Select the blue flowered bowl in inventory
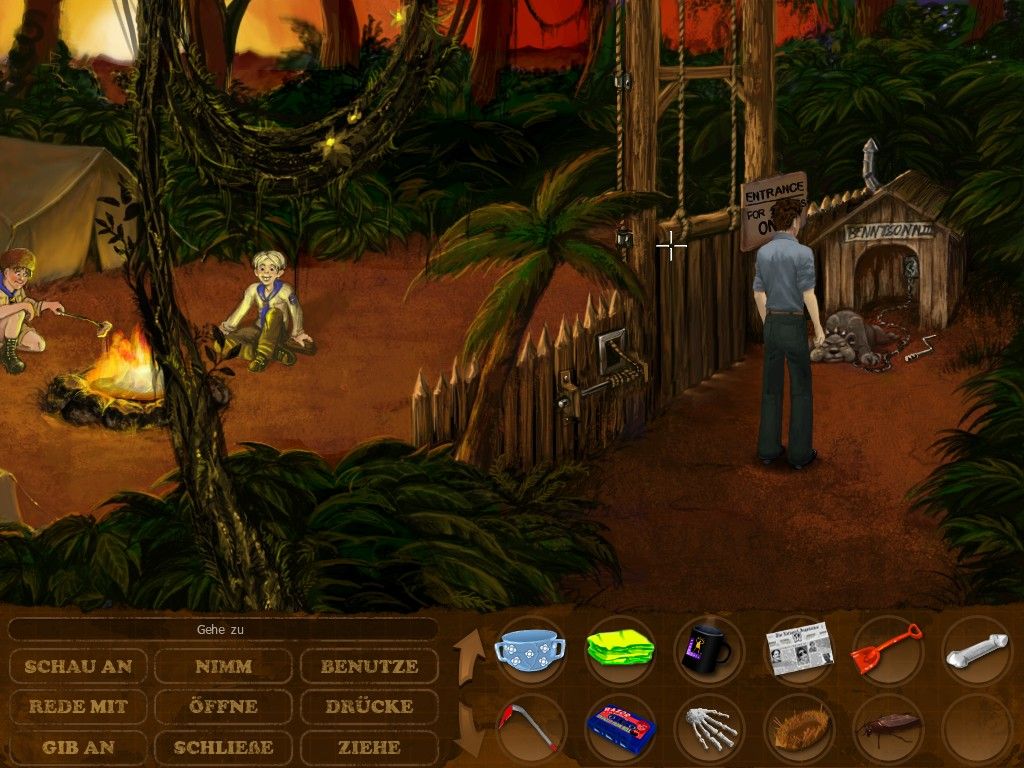This screenshot has height=768, width=1024. 530,650
